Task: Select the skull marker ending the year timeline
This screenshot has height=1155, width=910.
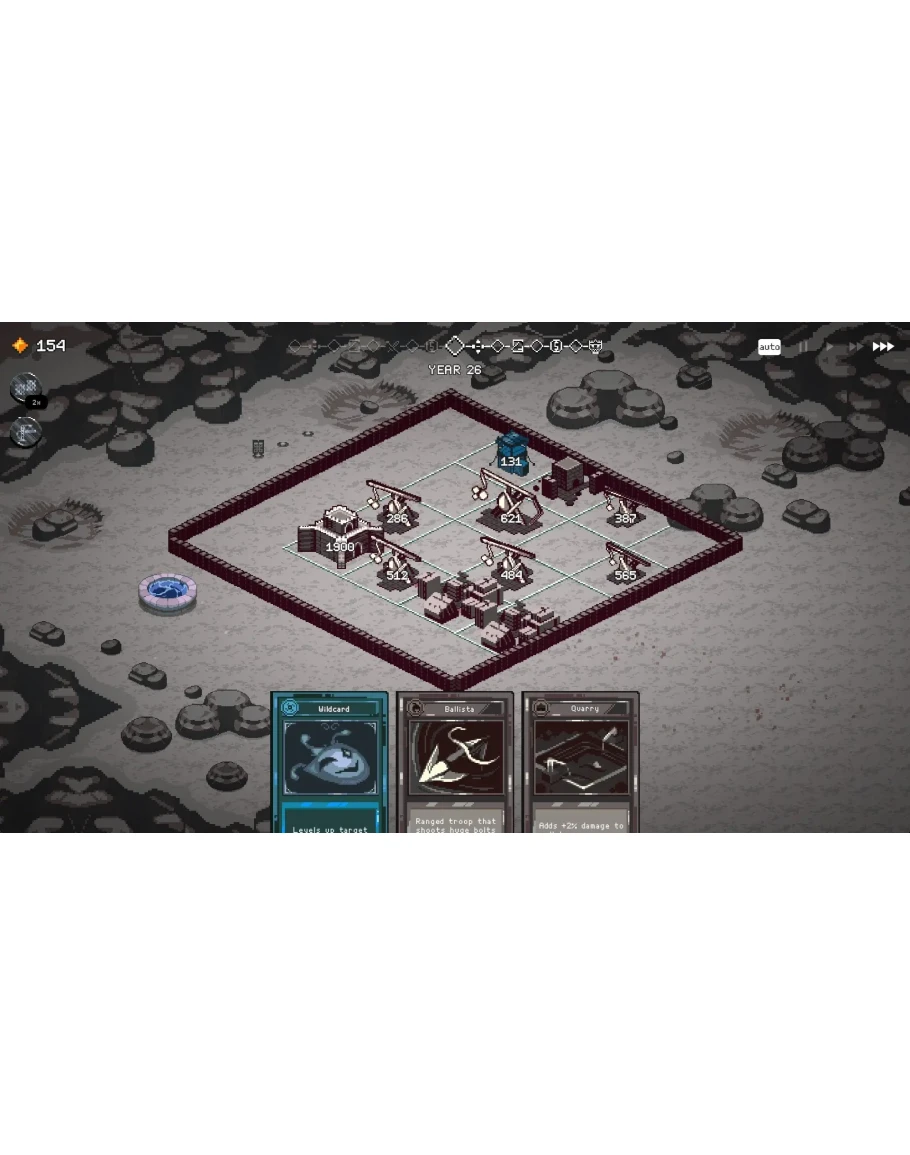Action: (596, 346)
